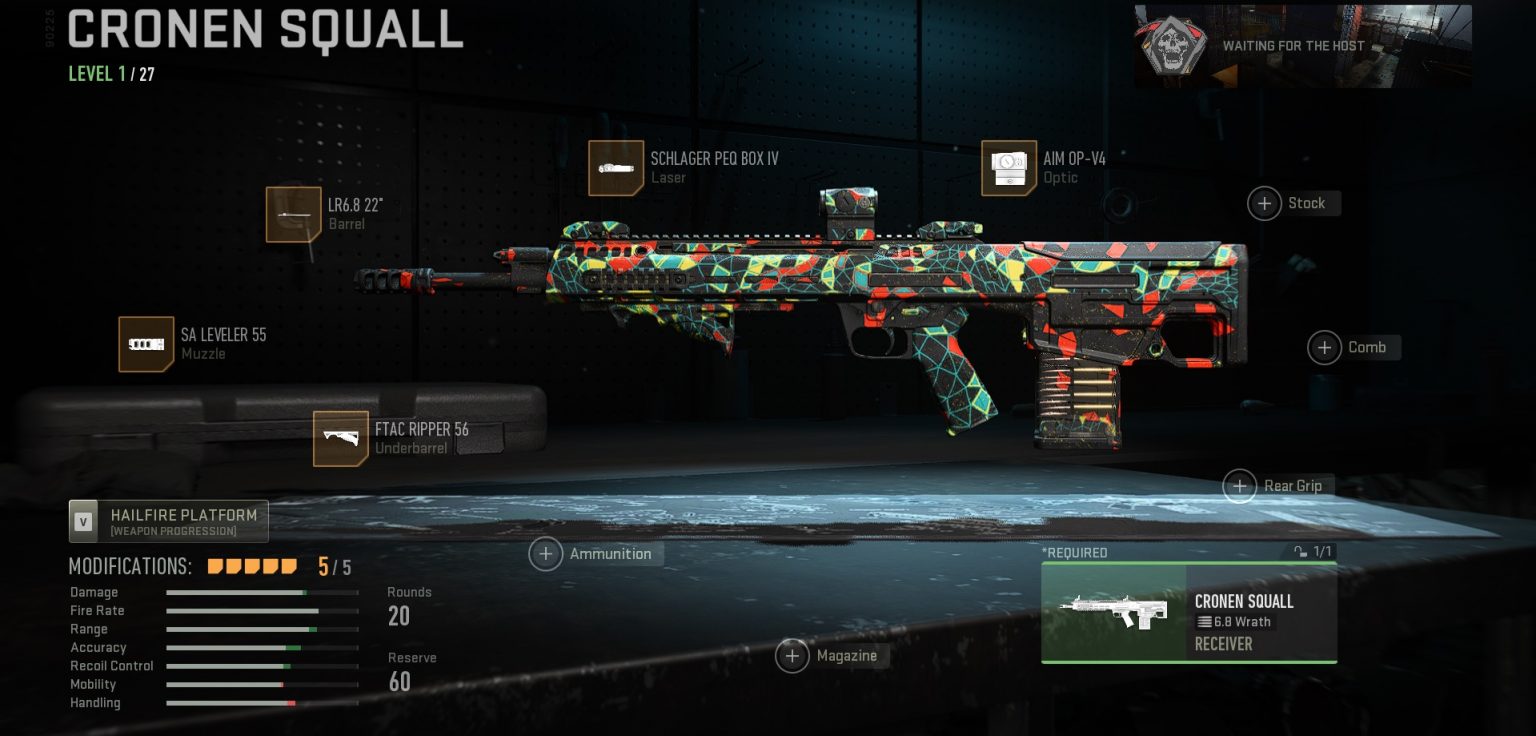Add a Rear Grip attachment
Image resolution: width=1536 pixels, height=736 pixels.
tap(1240, 486)
